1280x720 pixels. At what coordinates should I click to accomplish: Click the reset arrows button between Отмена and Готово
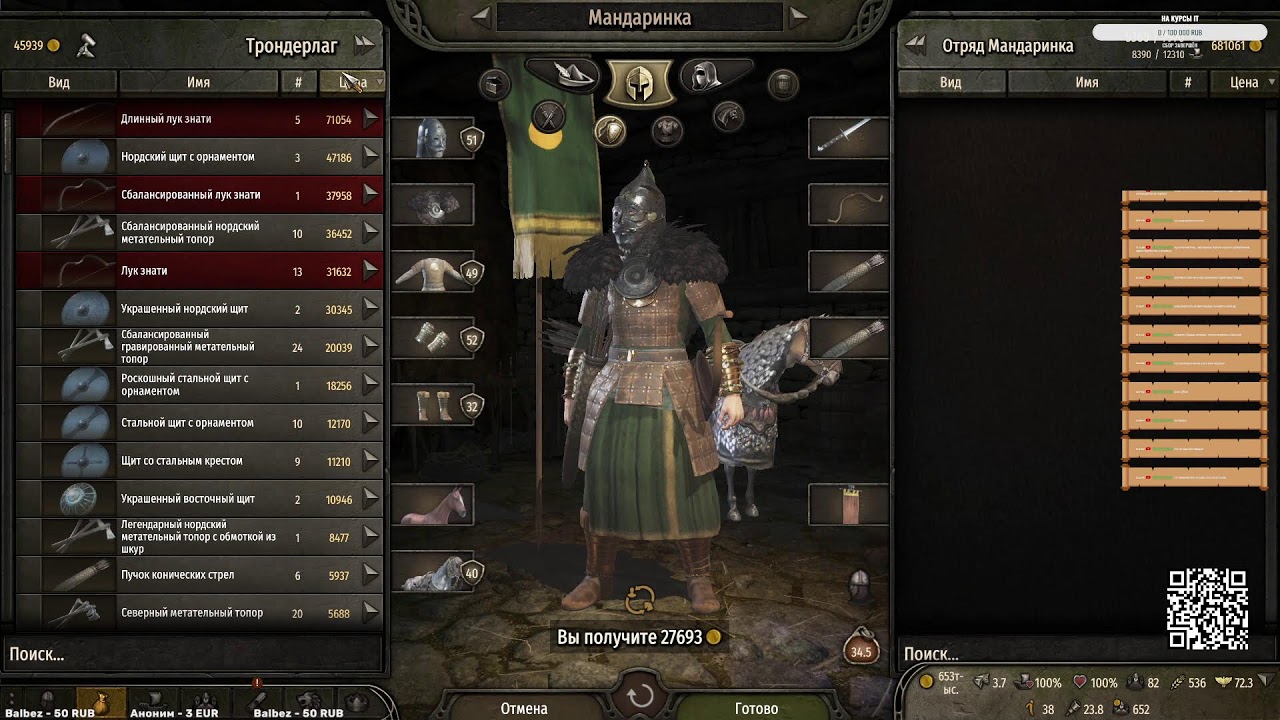640,697
